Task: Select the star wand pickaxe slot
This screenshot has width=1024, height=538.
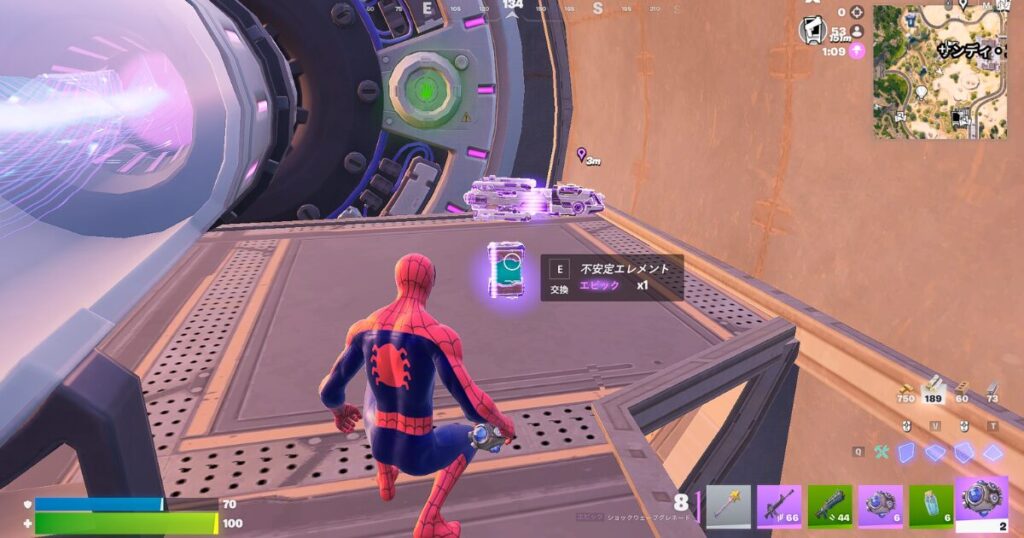Action: (x=728, y=506)
